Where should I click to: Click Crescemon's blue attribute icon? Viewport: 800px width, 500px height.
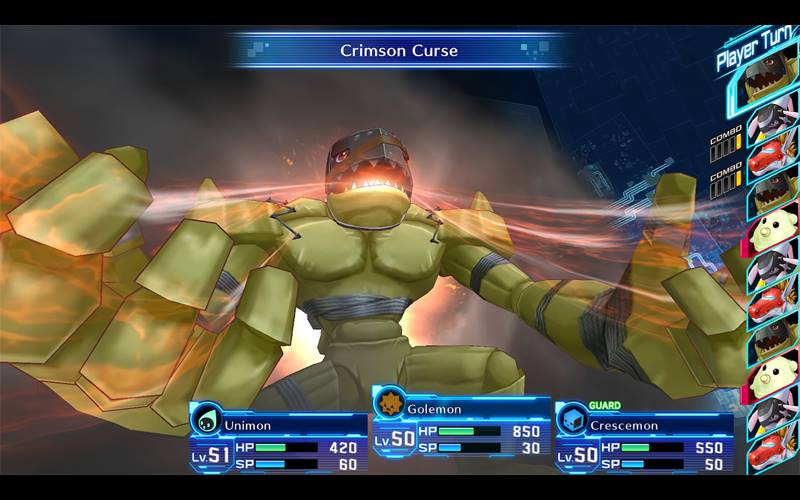tap(573, 419)
